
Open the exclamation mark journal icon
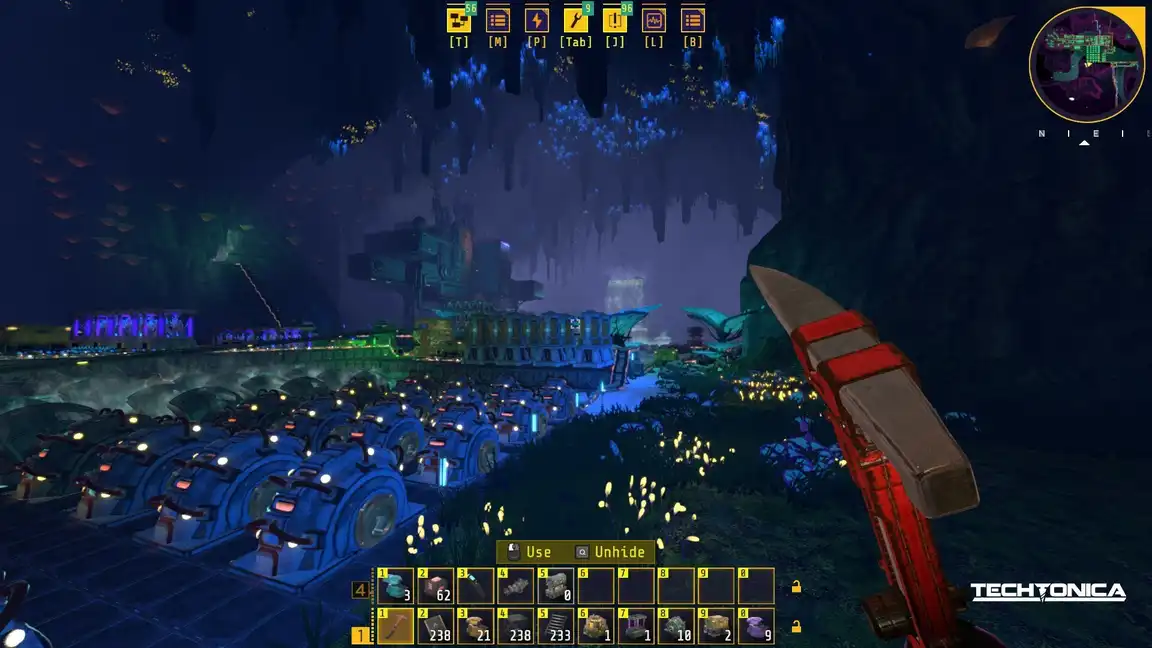coord(615,20)
